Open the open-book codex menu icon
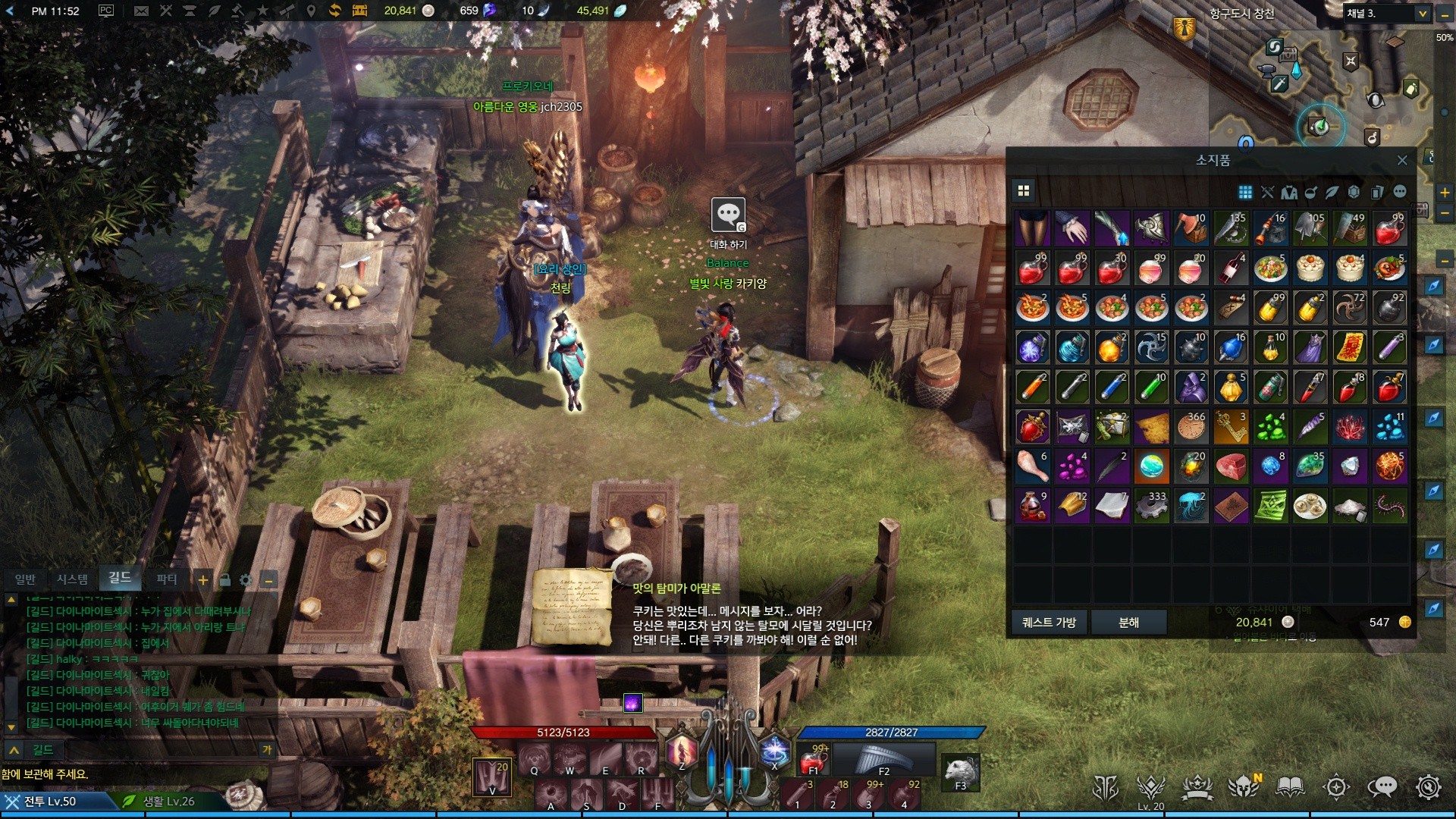 (x=1290, y=787)
